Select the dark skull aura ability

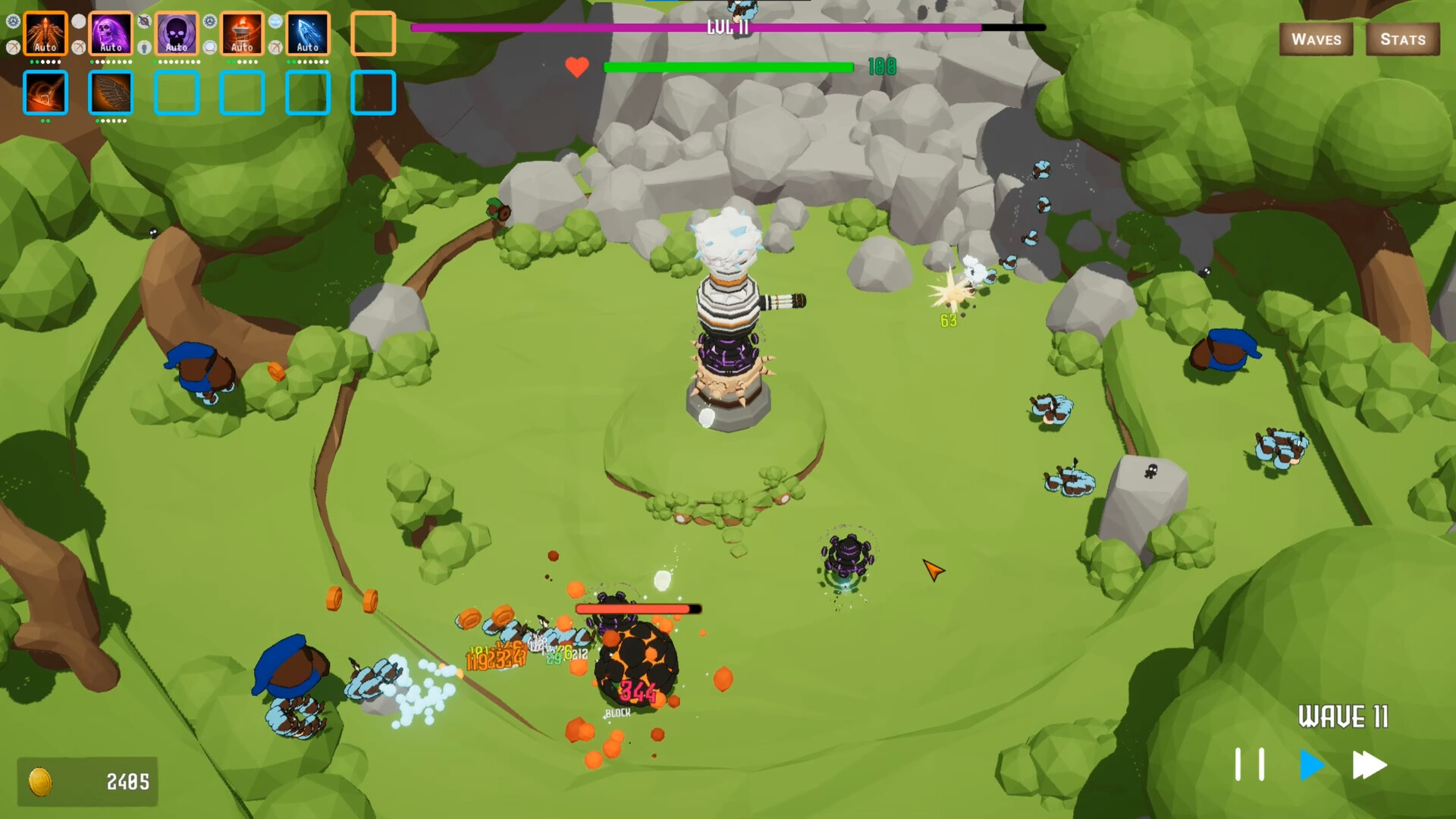point(176,33)
